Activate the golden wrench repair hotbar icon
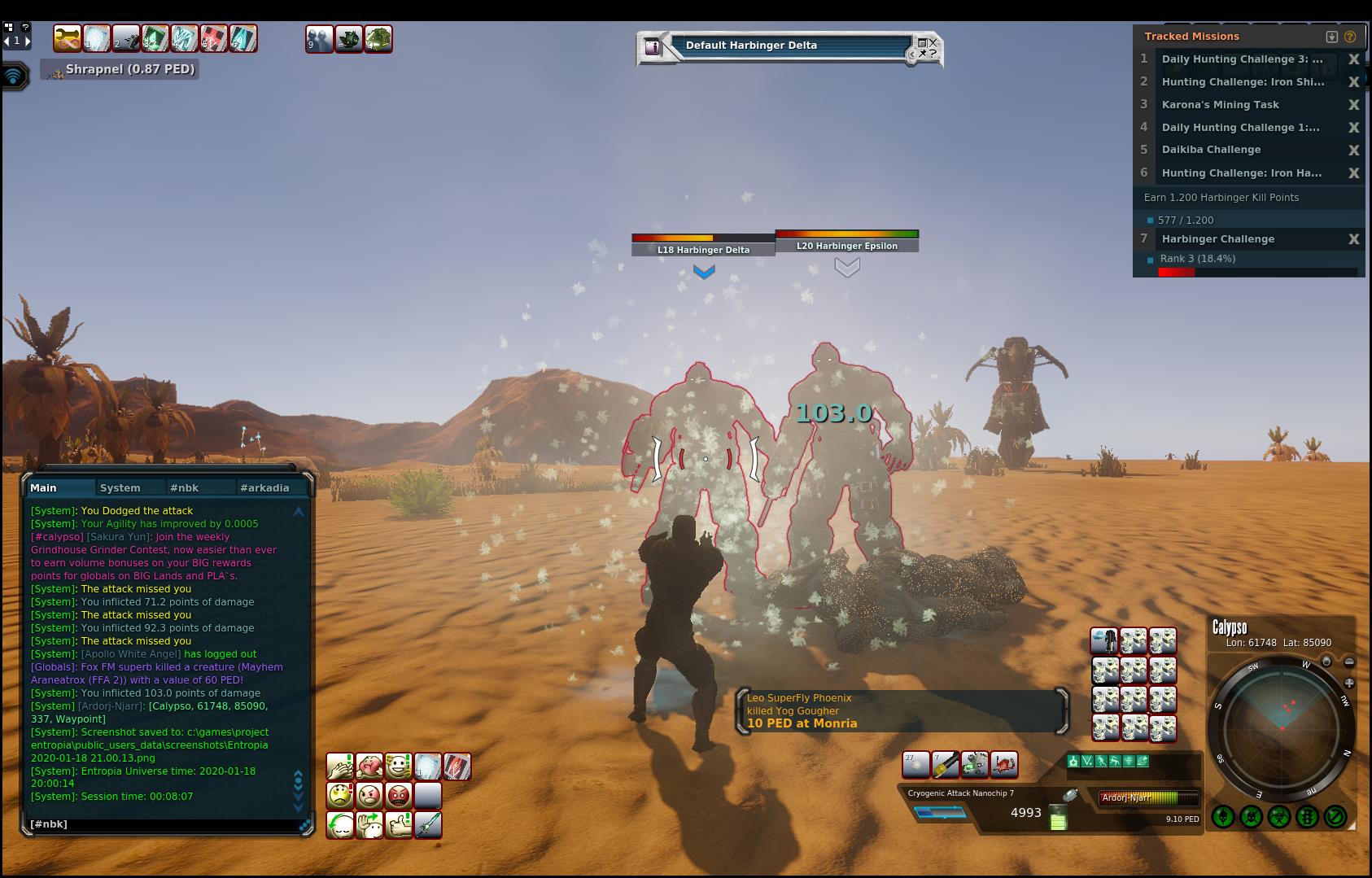This screenshot has width=1372, height=878. click(x=68, y=38)
